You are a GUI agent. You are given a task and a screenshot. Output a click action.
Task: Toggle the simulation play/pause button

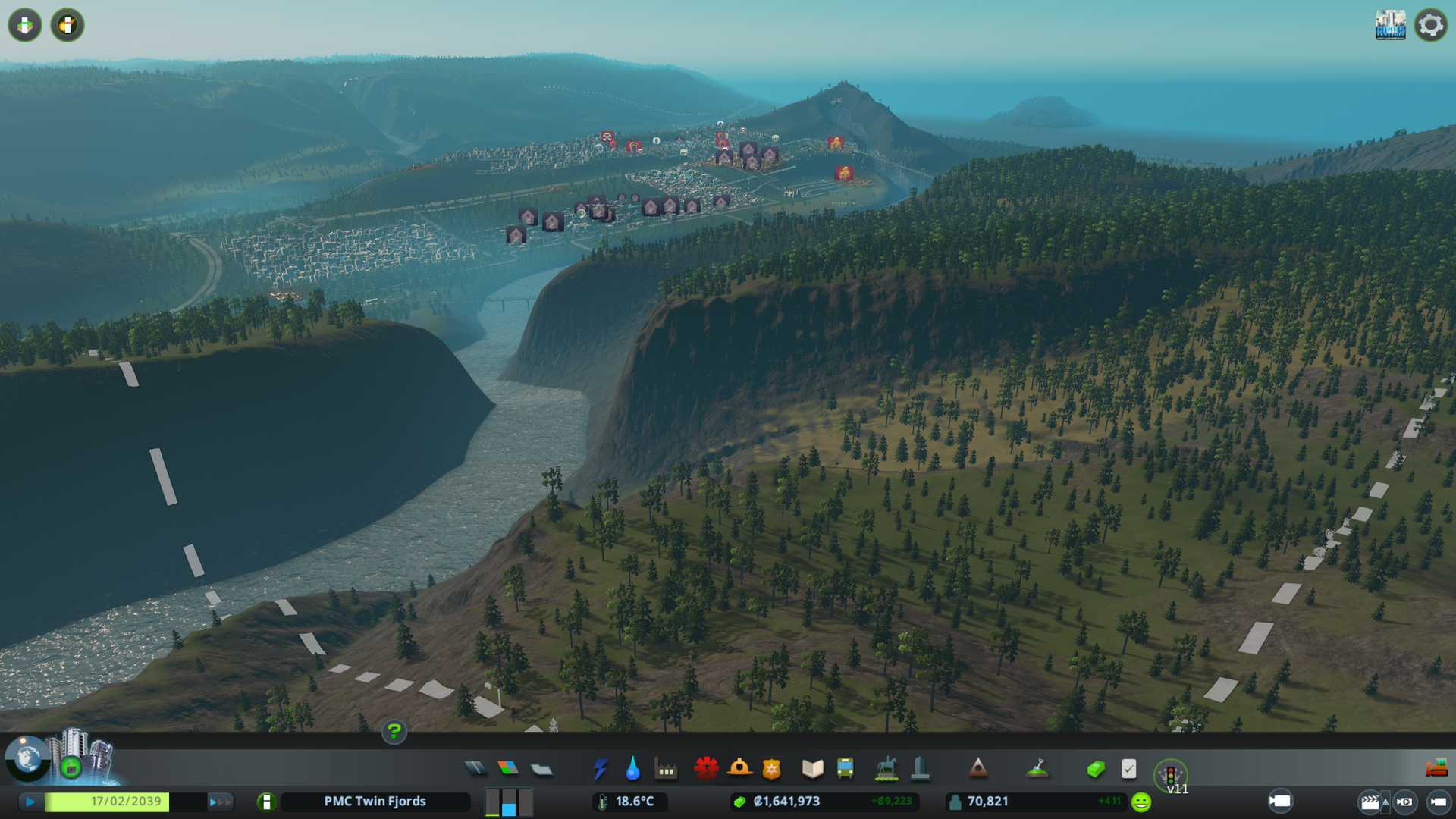(x=30, y=802)
